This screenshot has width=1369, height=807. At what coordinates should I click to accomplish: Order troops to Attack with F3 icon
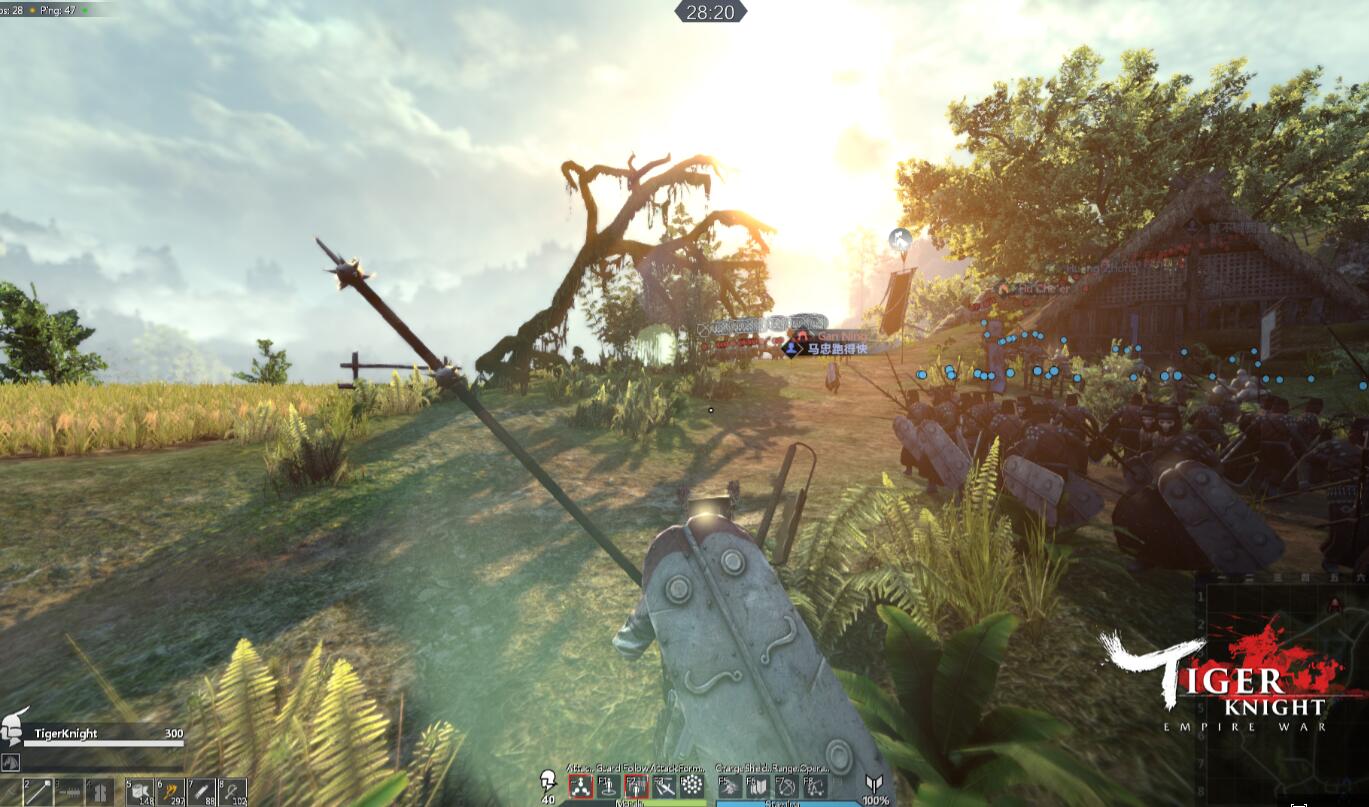pyautogui.click(x=664, y=786)
